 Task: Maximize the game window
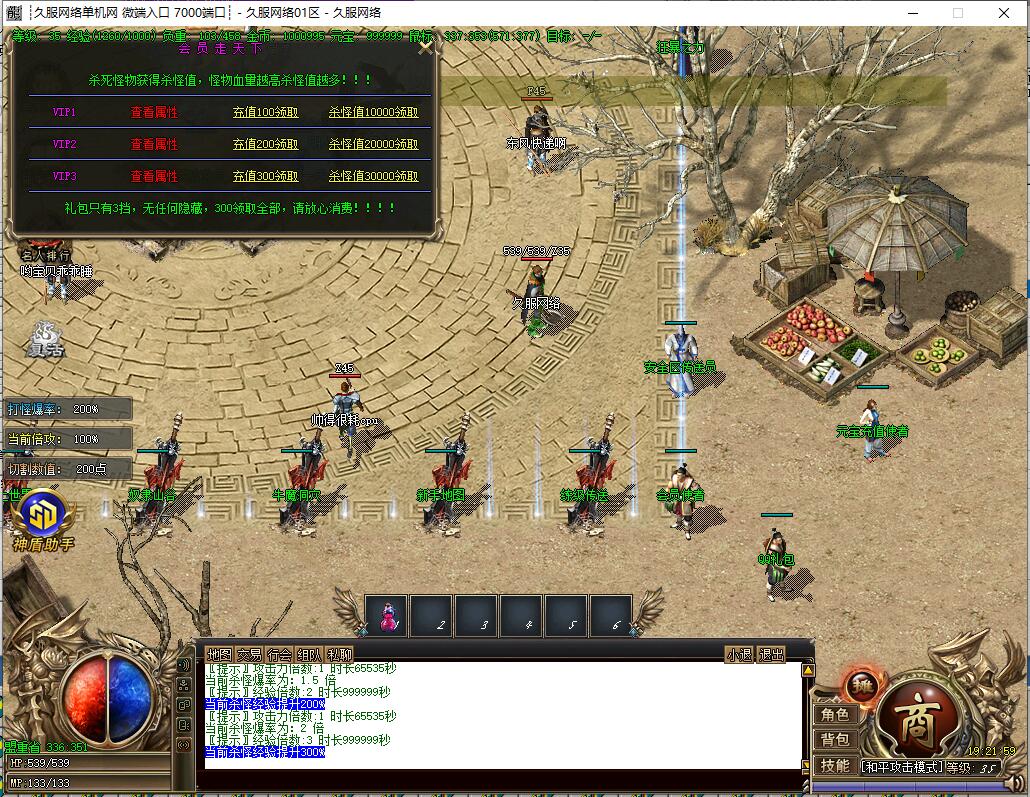click(x=957, y=13)
